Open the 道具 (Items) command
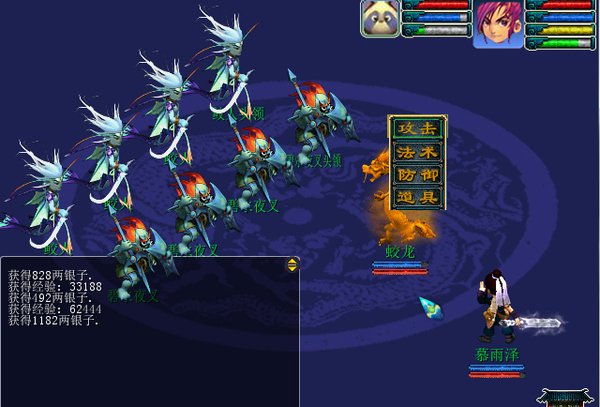Viewport: 600px width, 407px height. pyautogui.click(x=417, y=197)
